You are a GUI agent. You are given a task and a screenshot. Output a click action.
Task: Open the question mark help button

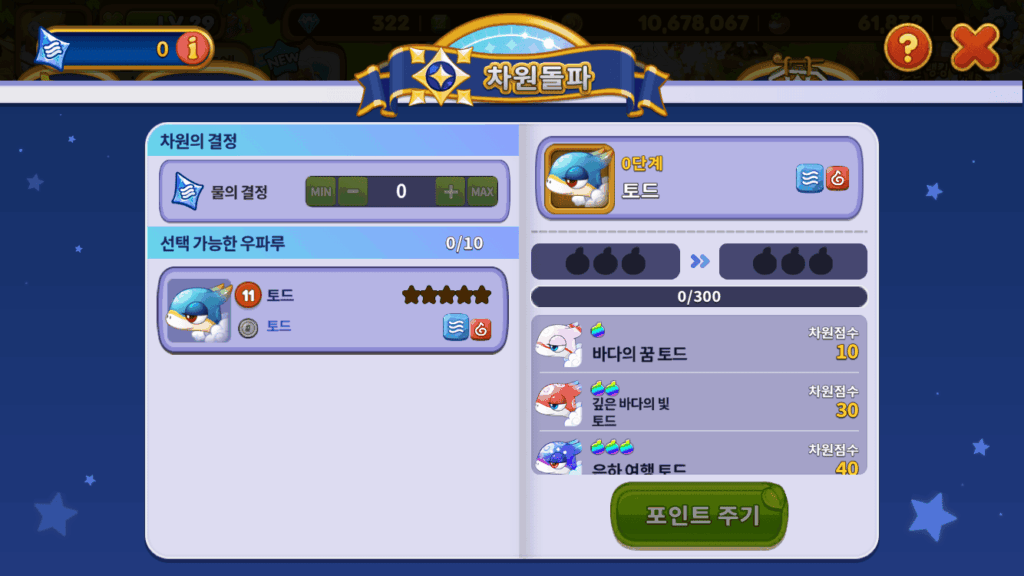tap(908, 47)
